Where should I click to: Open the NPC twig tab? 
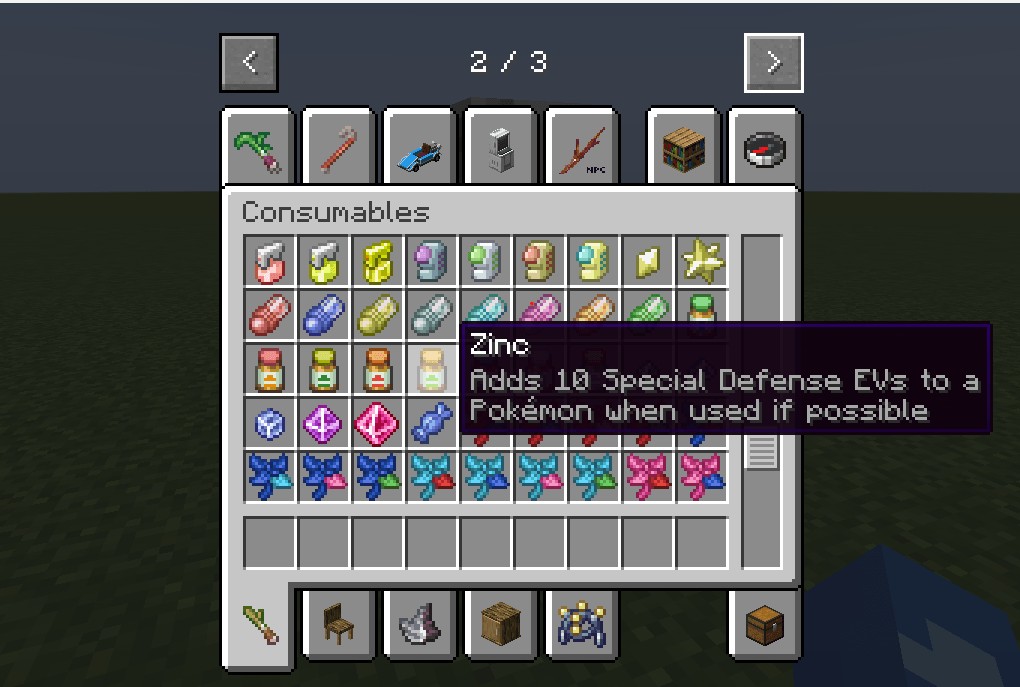click(x=583, y=148)
